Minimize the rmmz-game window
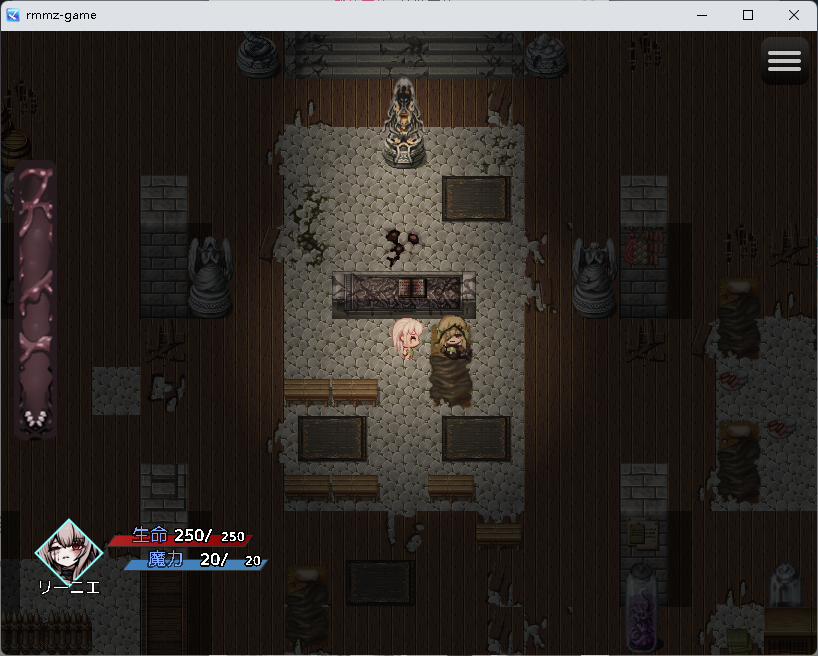 (701, 15)
